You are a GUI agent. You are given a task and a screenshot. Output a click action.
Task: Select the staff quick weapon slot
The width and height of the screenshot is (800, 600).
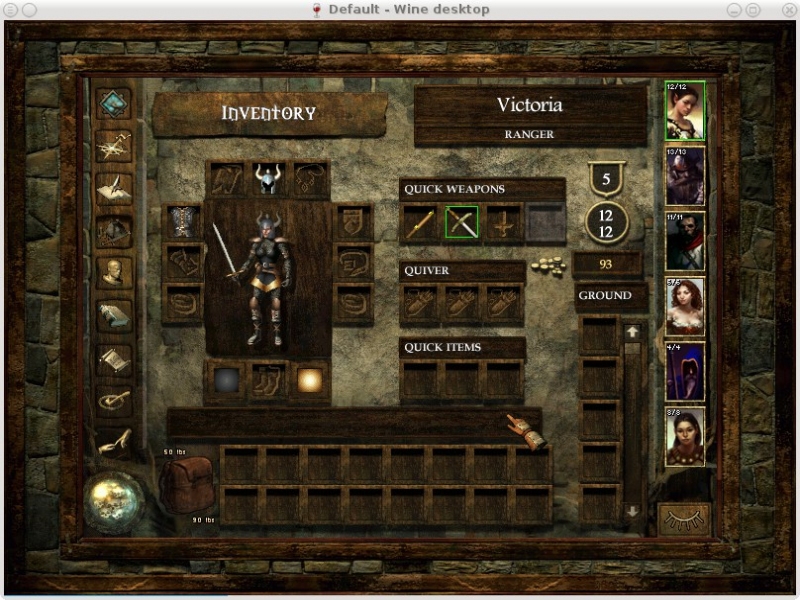pyautogui.click(x=419, y=223)
